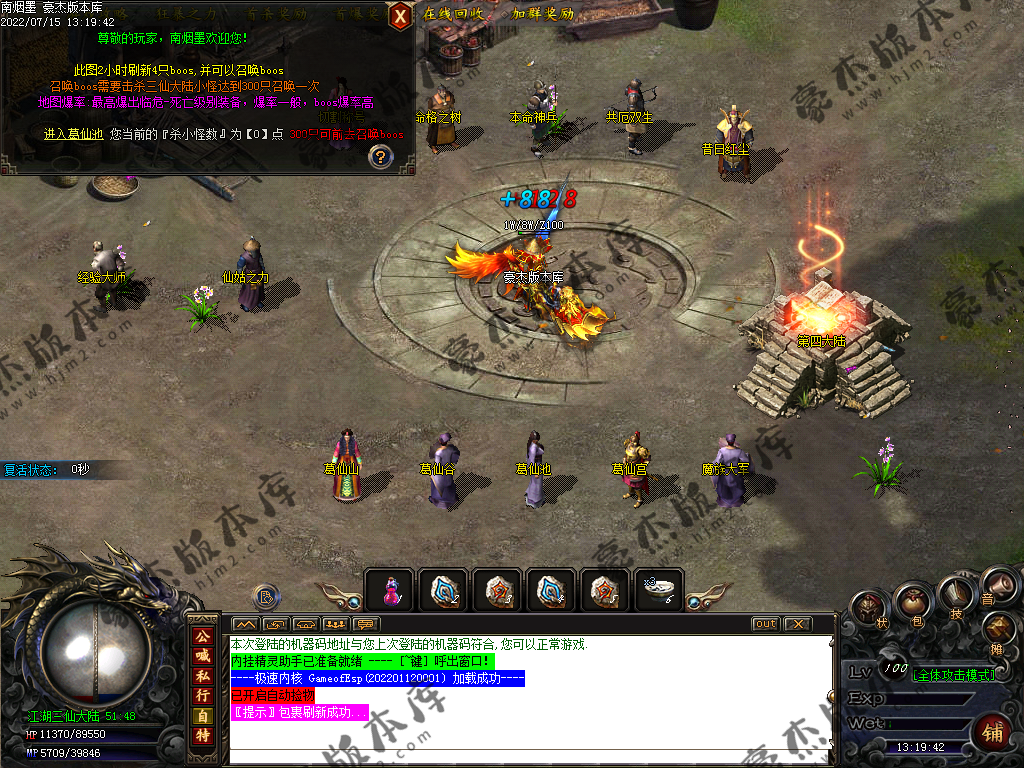Open the shop with the red 铺 button
Screen dimensions: 1024x768
click(x=993, y=729)
